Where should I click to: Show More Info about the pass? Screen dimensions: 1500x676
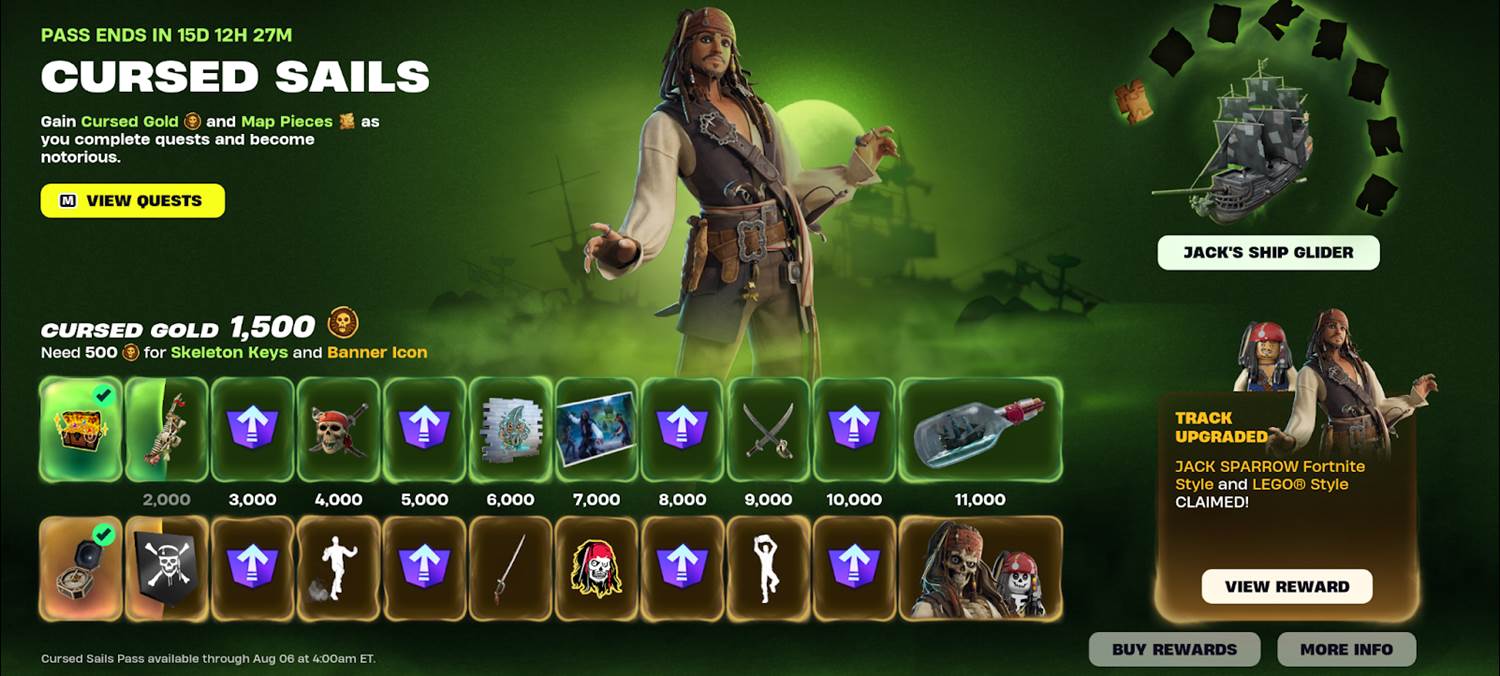click(1346, 650)
